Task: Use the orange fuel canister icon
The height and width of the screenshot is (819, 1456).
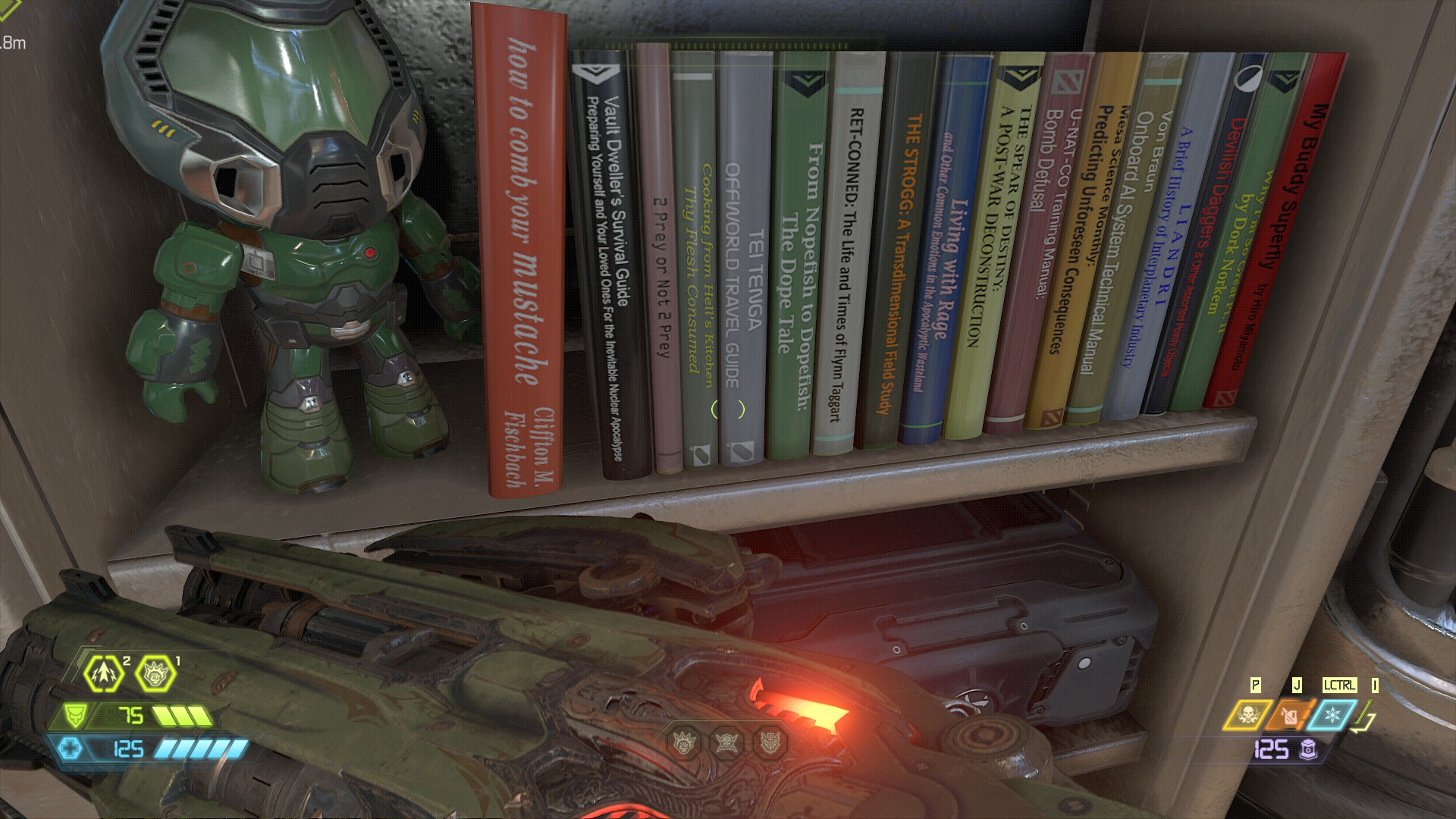Action: (x=1289, y=714)
